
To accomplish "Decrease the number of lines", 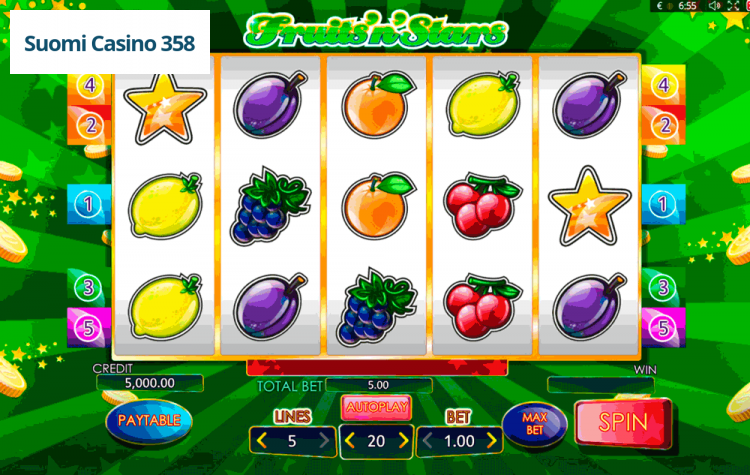I will 262,440.
